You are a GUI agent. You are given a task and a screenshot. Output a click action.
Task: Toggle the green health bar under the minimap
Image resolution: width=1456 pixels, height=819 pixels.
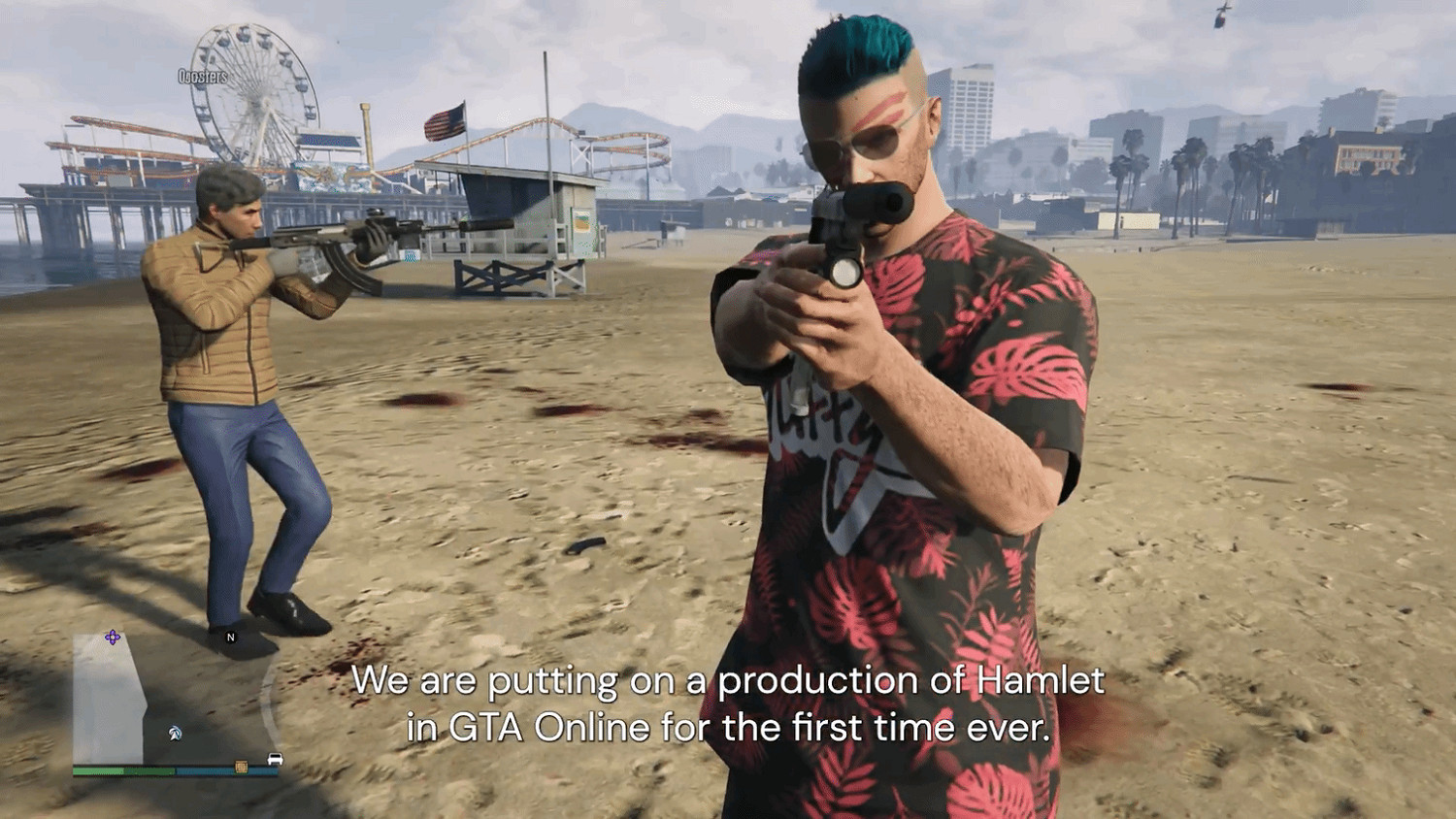(x=124, y=770)
